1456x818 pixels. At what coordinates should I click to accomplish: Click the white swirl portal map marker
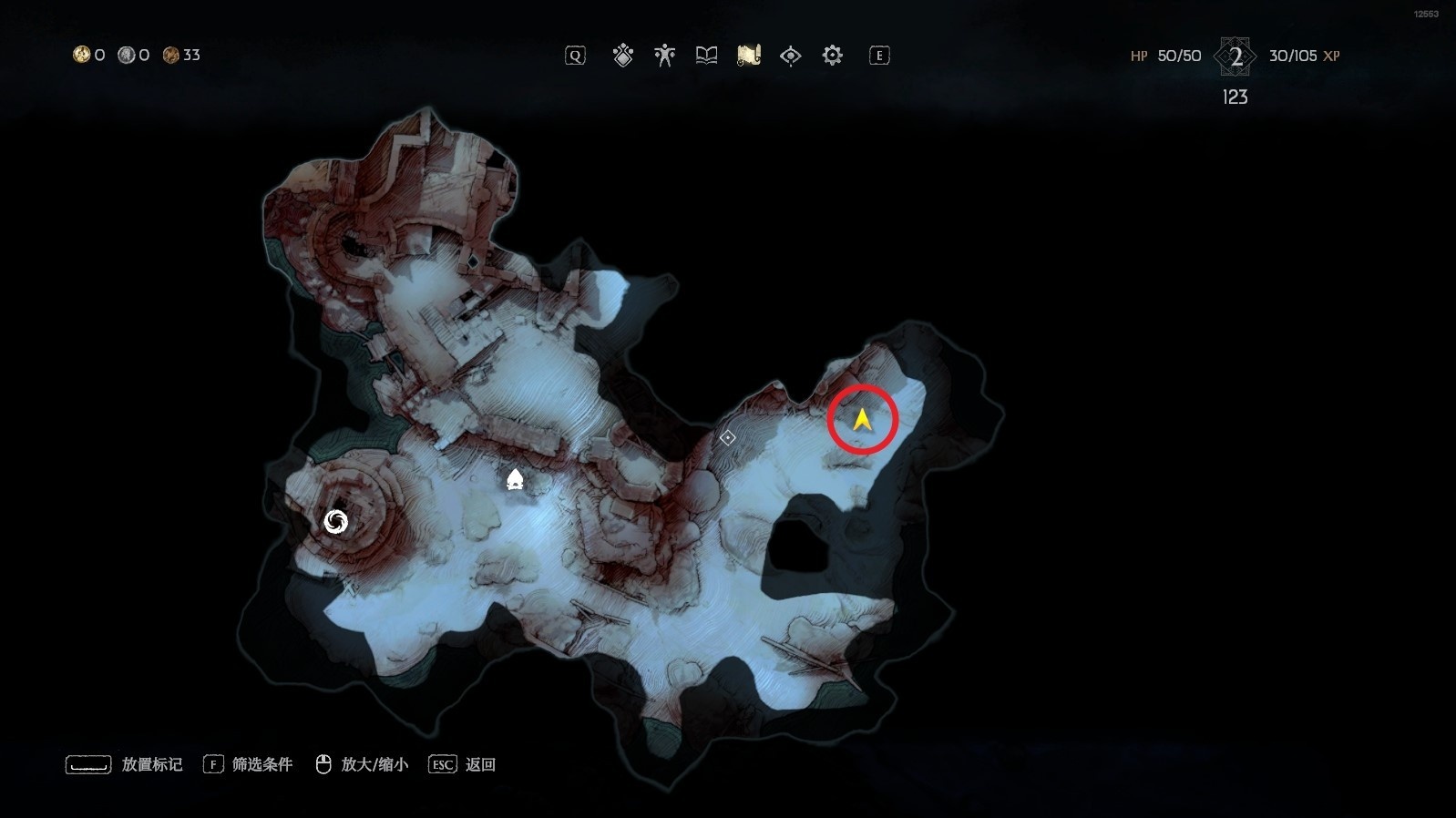click(x=336, y=522)
